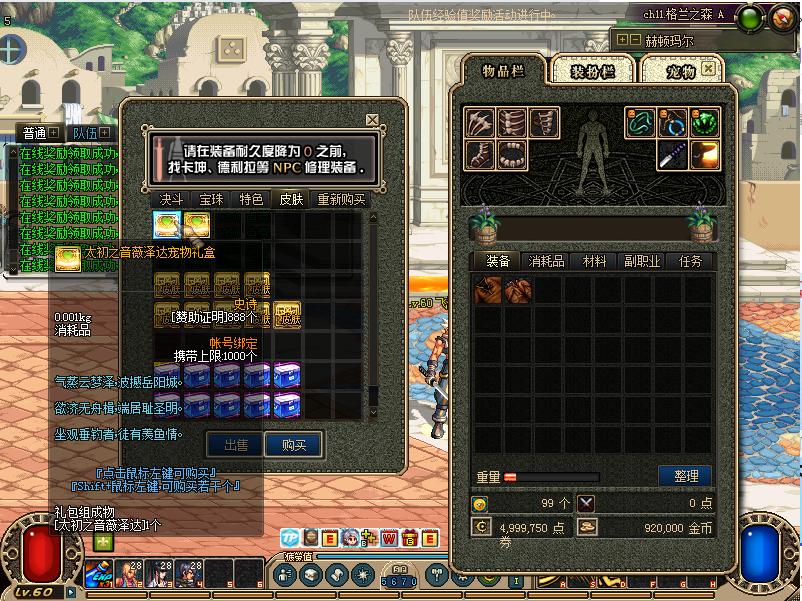The height and width of the screenshot is (601, 802).
Task: Open the 宝珠 shop tab
Action: (212, 199)
